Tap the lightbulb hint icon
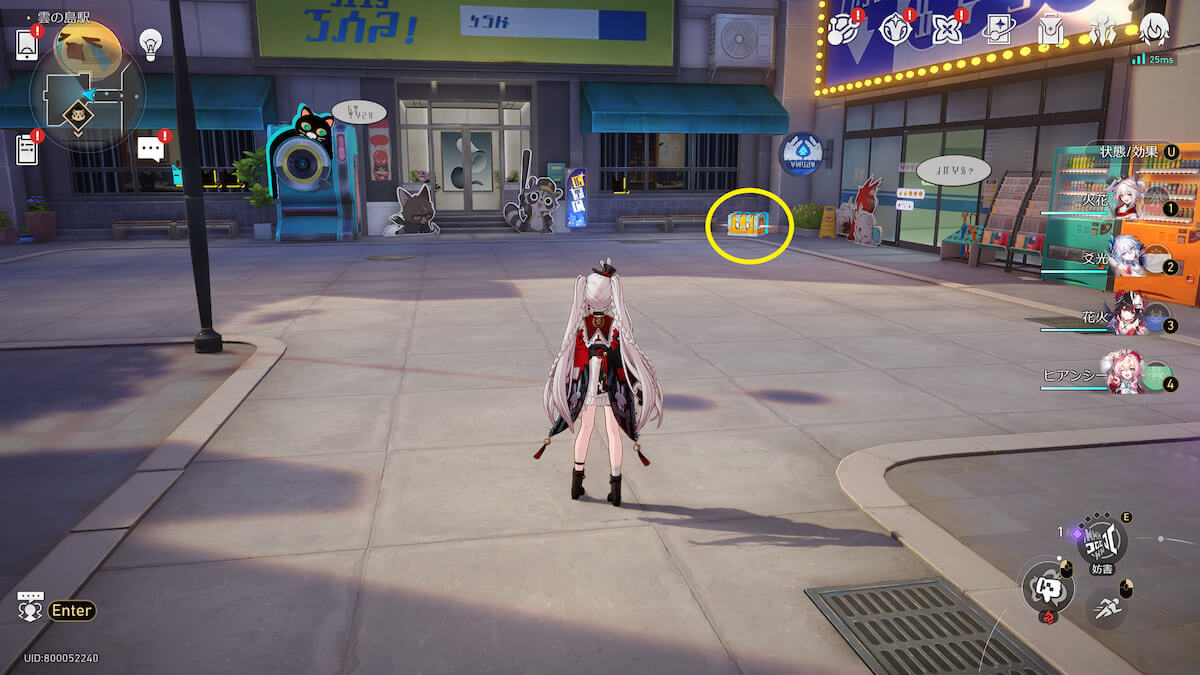This screenshot has width=1200, height=675. (x=150, y=43)
